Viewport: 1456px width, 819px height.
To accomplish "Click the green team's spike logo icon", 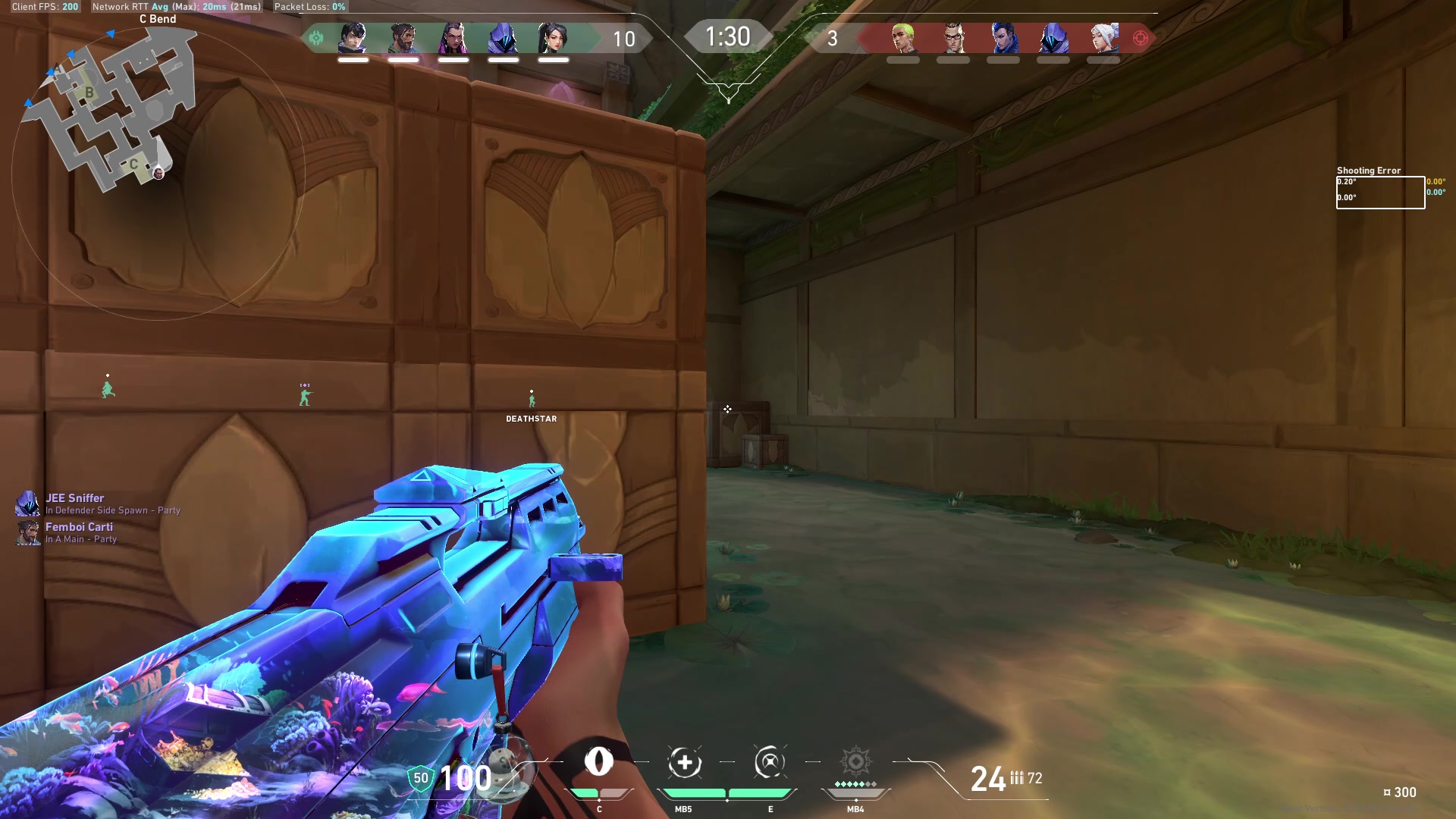I will click(317, 36).
